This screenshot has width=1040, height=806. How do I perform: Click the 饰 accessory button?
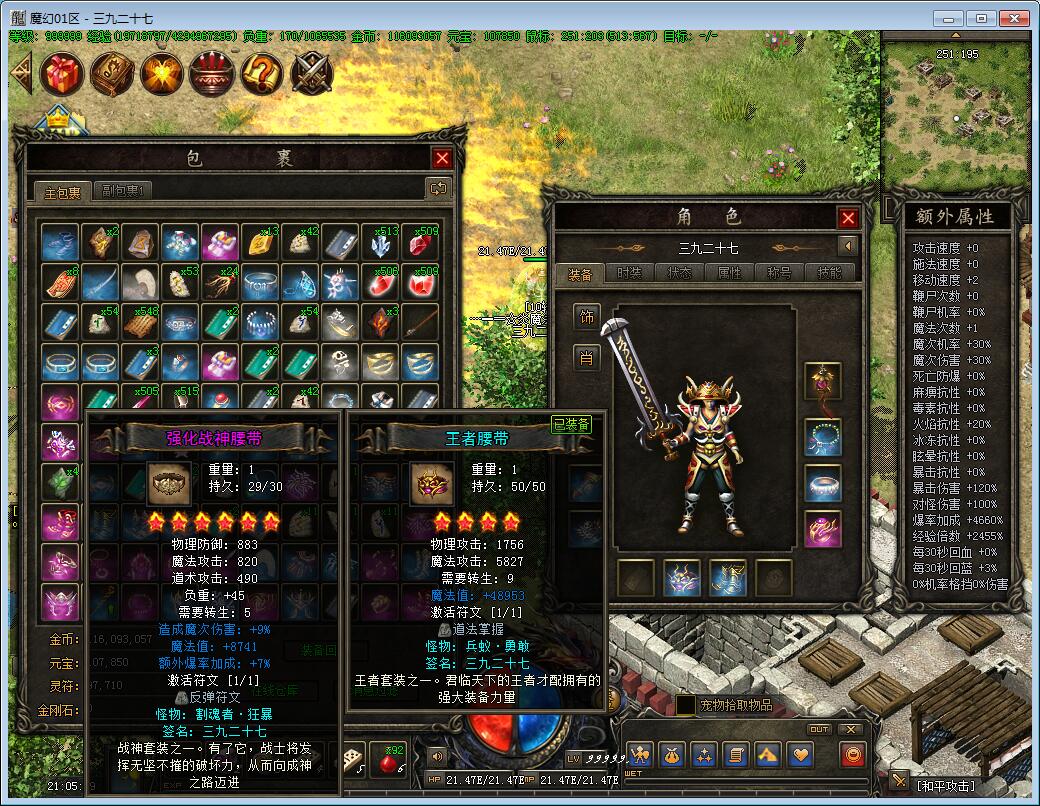point(587,317)
